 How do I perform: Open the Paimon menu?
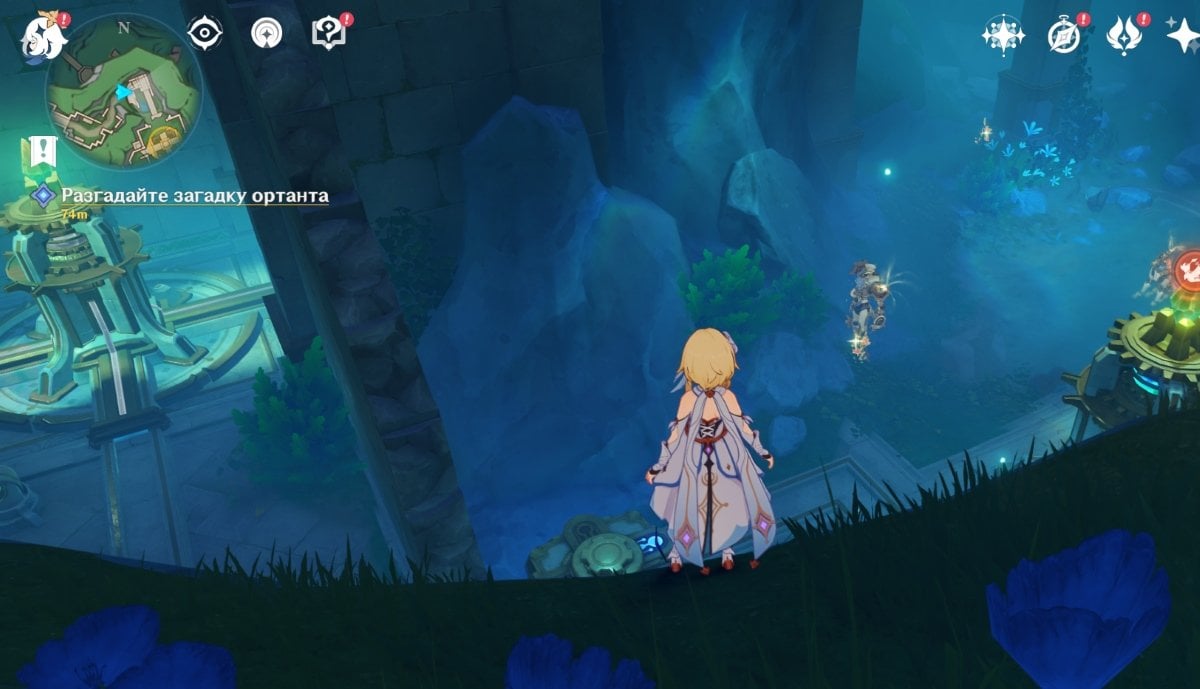coord(43,34)
